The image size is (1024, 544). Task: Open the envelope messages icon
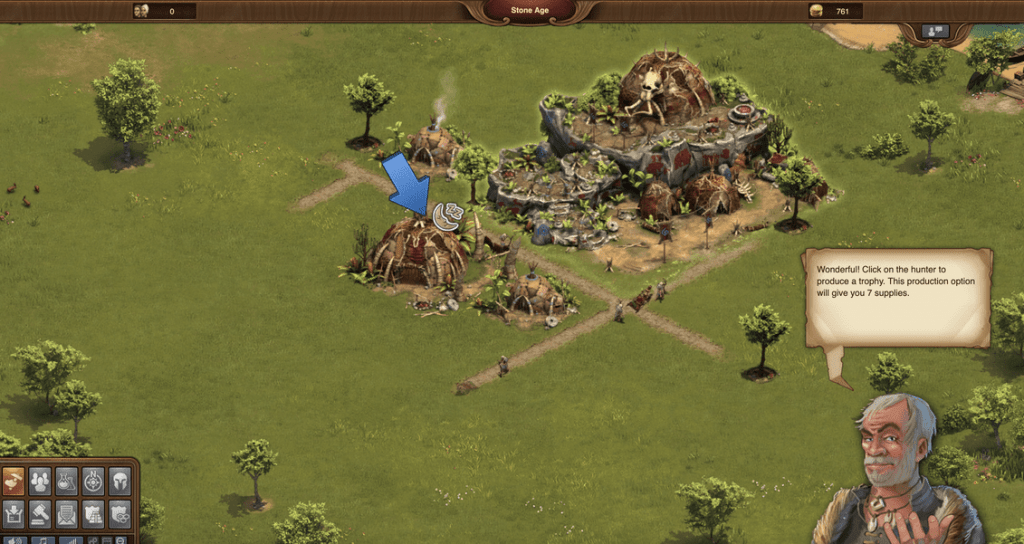[x=67, y=514]
